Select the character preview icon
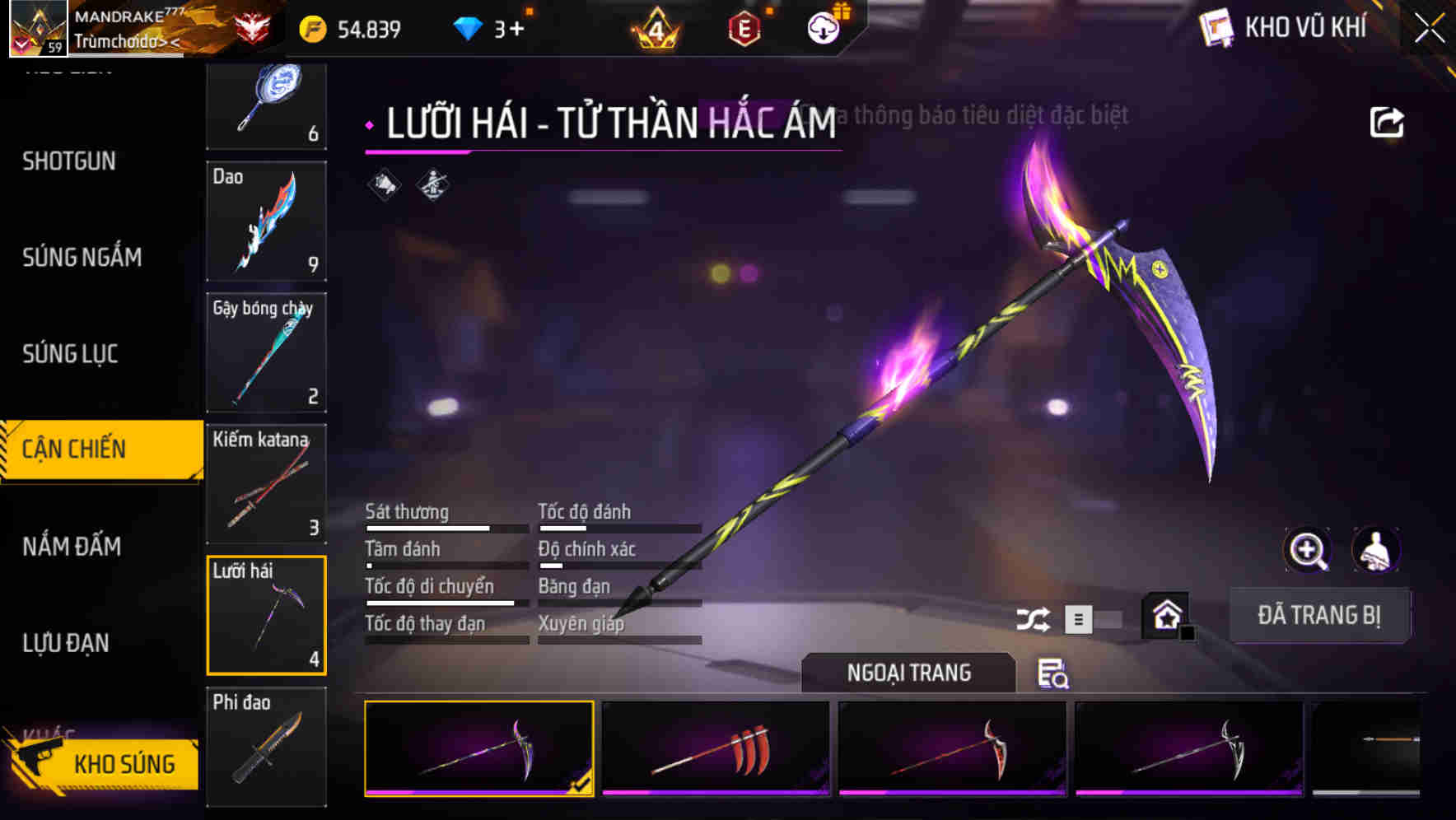This screenshot has height=820, width=1456. coord(1377,550)
